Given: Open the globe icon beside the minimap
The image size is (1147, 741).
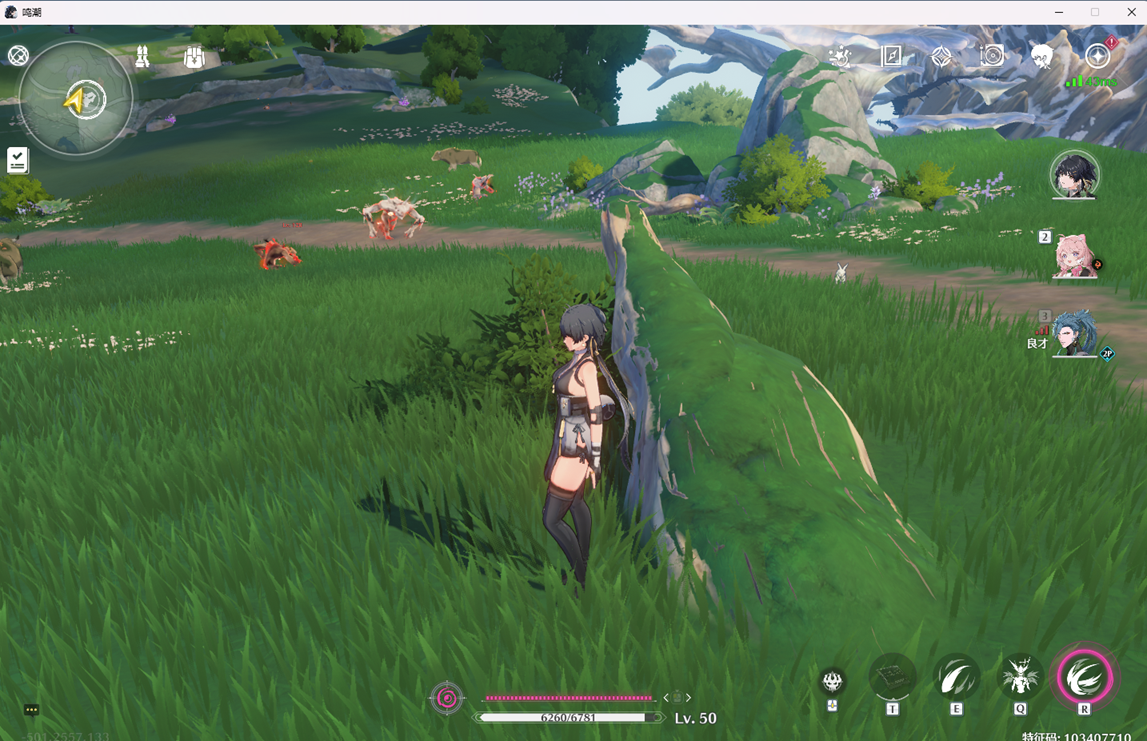Looking at the screenshot, I should (x=18, y=56).
